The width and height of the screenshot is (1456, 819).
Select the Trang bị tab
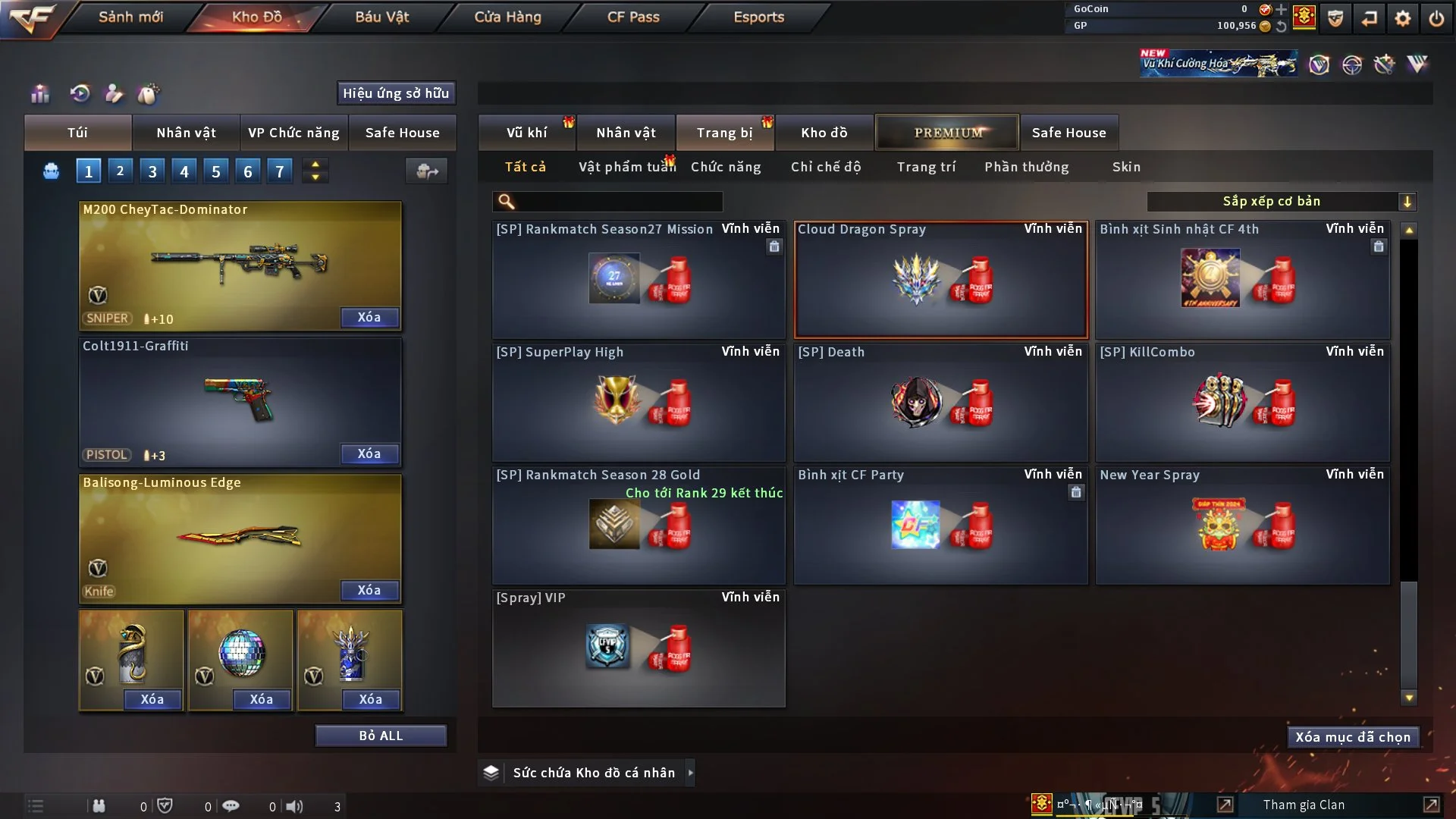point(724,133)
